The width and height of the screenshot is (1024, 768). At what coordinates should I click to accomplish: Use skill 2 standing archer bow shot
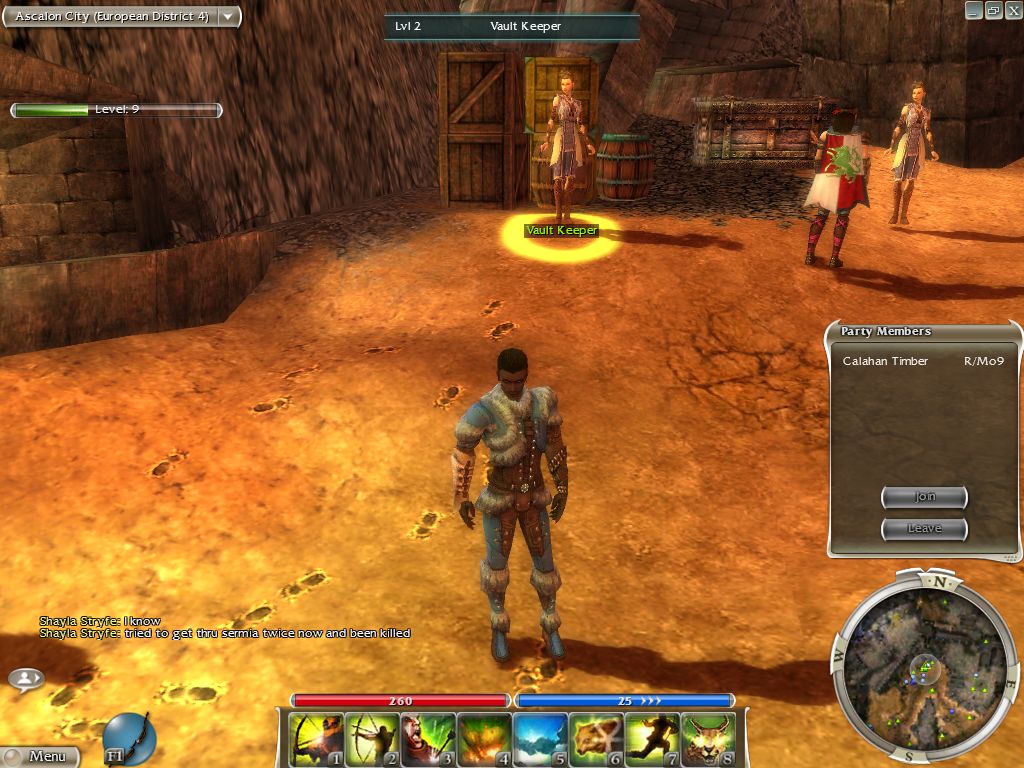[x=372, y=740]
